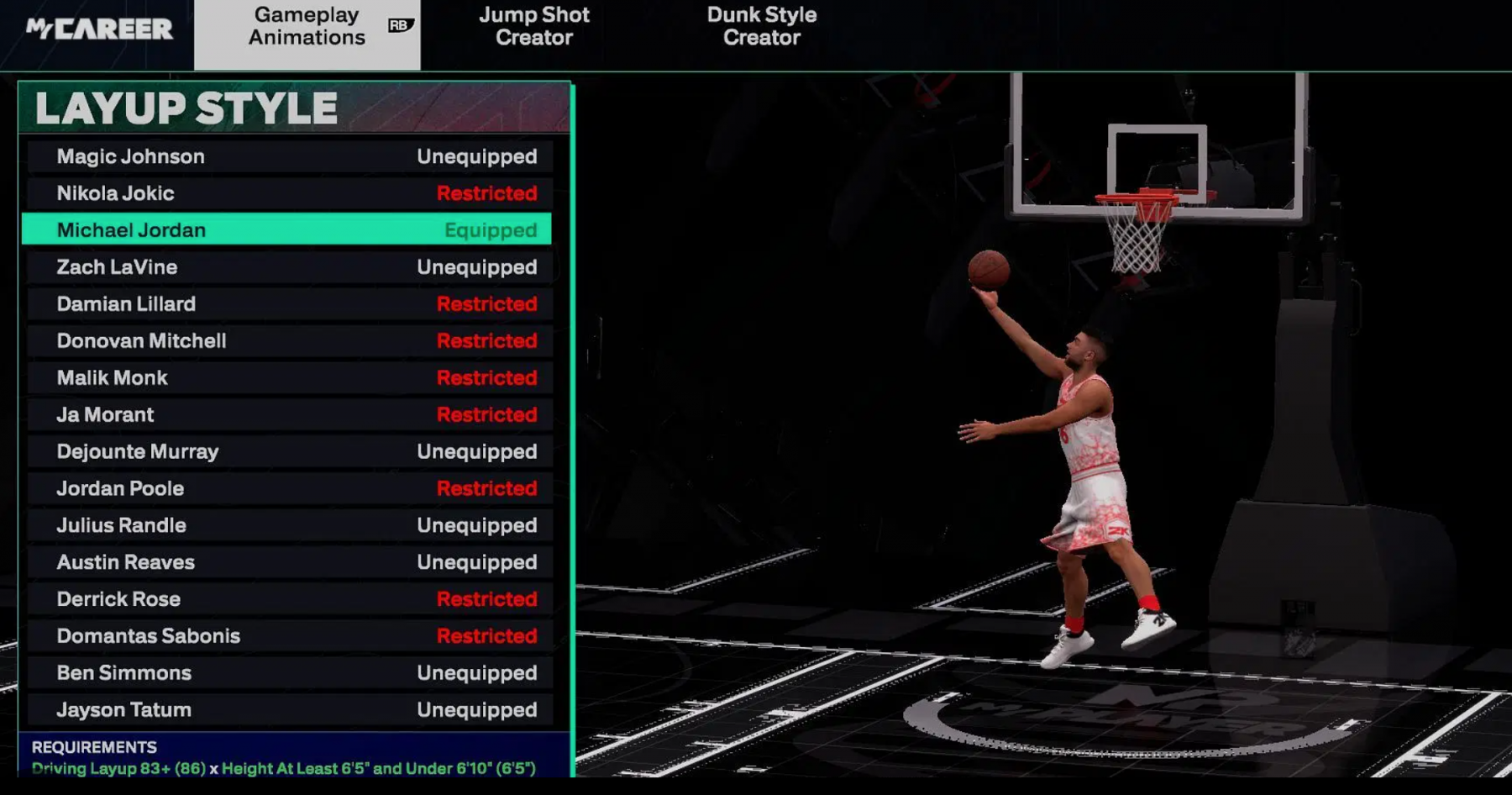Choose the Nikola Jokic layup row
Image resolution: width=1512 pixels, height=795 pixels.
pyautogui.click(x=289, y=193)
